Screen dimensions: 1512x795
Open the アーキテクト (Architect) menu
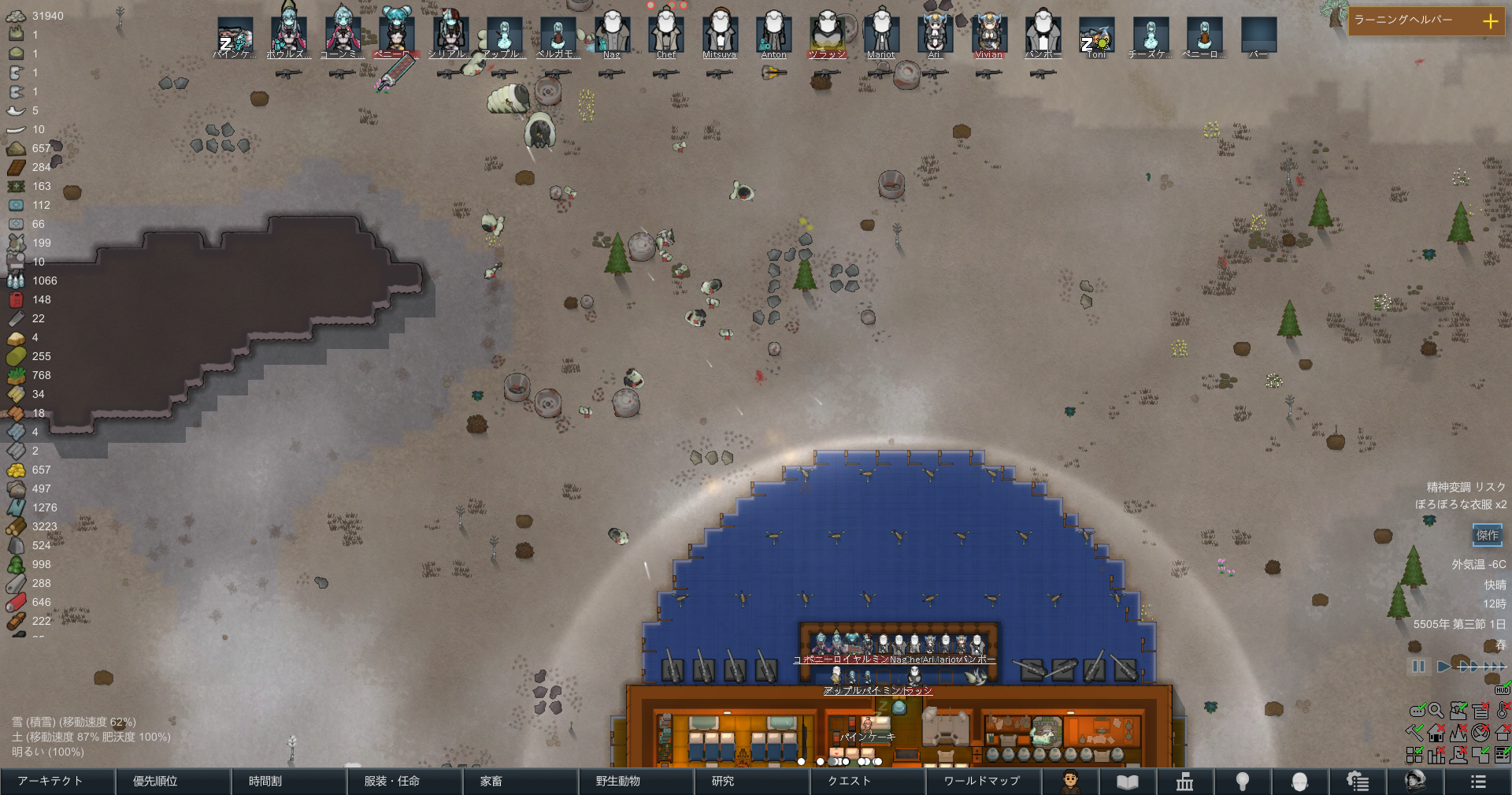pyautogui.click(x=57, y=782)
